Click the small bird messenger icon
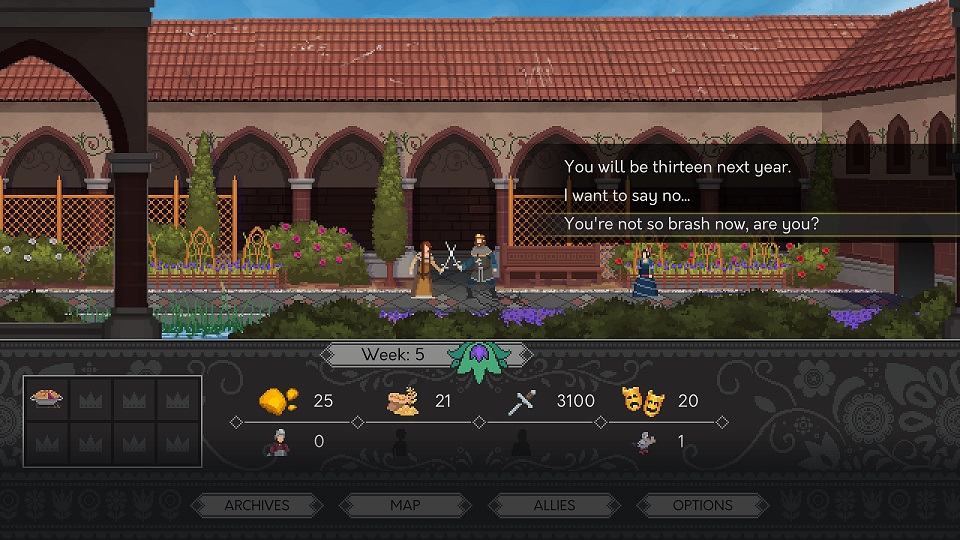This screenshot has width=960, height=540. 646,441
